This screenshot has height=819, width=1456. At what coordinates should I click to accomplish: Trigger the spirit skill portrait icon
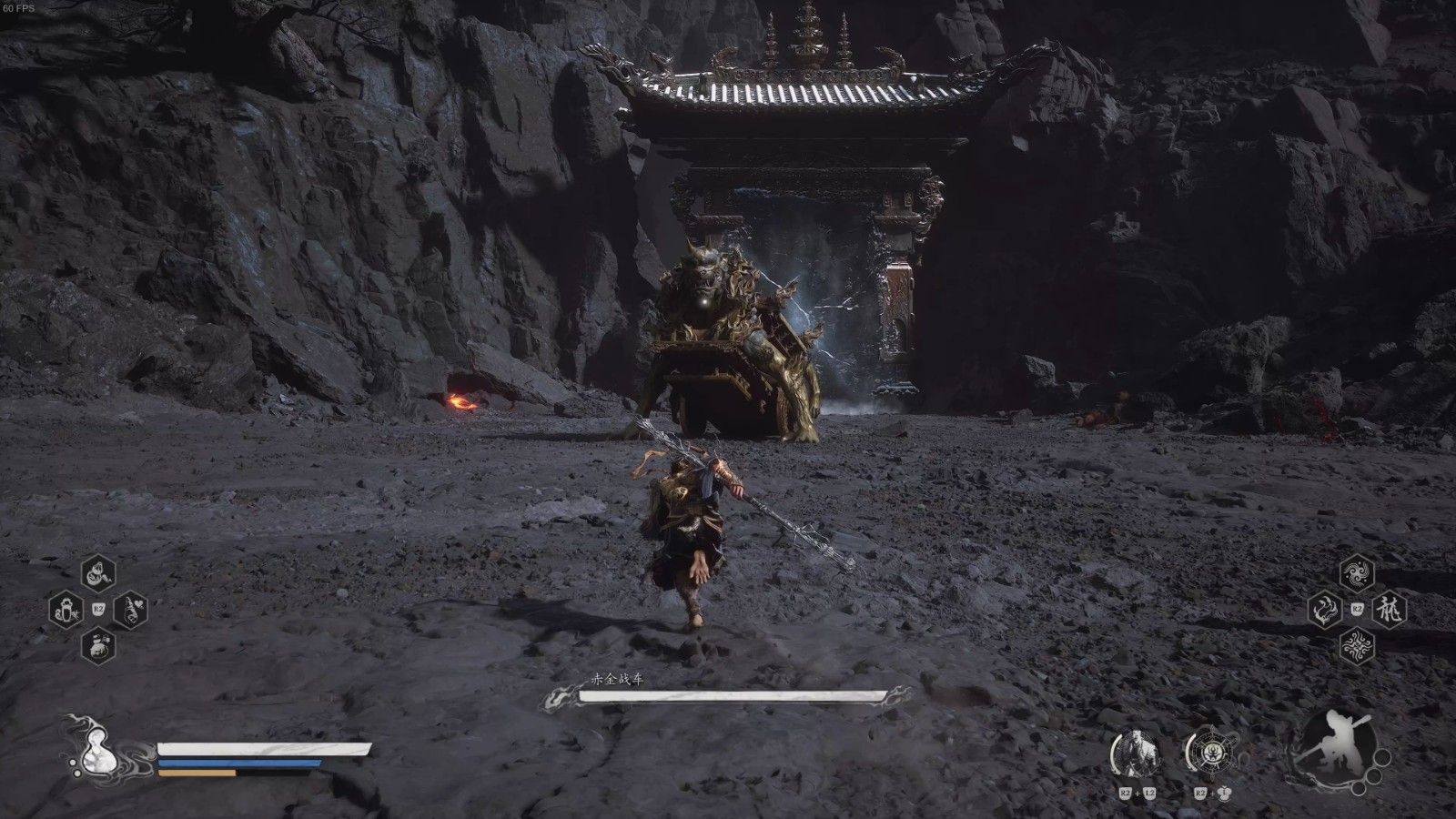coord(1136,753)
